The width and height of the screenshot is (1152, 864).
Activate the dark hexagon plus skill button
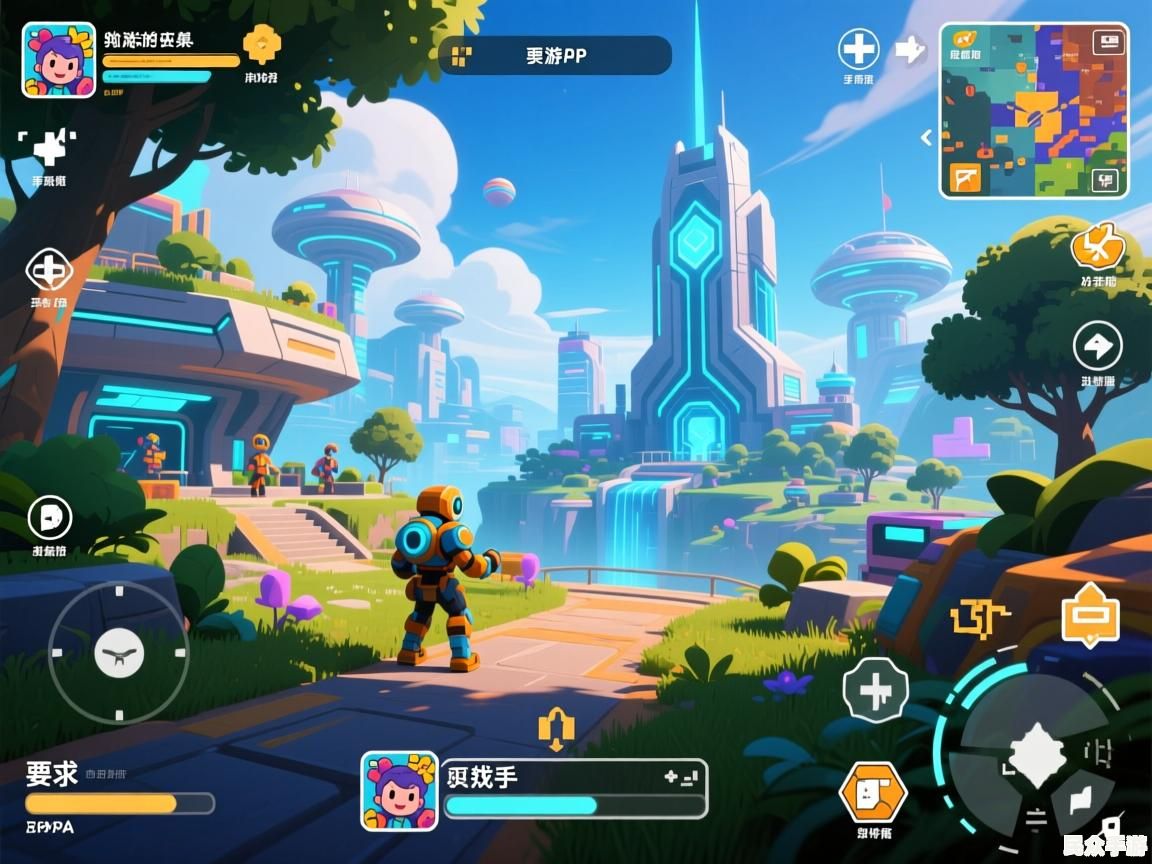click(x=875, y=690)
